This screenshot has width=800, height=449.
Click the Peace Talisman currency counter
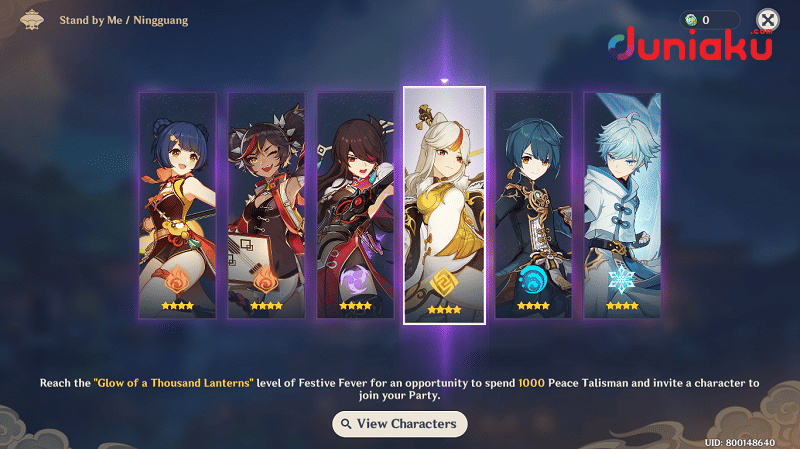point(710,20)
